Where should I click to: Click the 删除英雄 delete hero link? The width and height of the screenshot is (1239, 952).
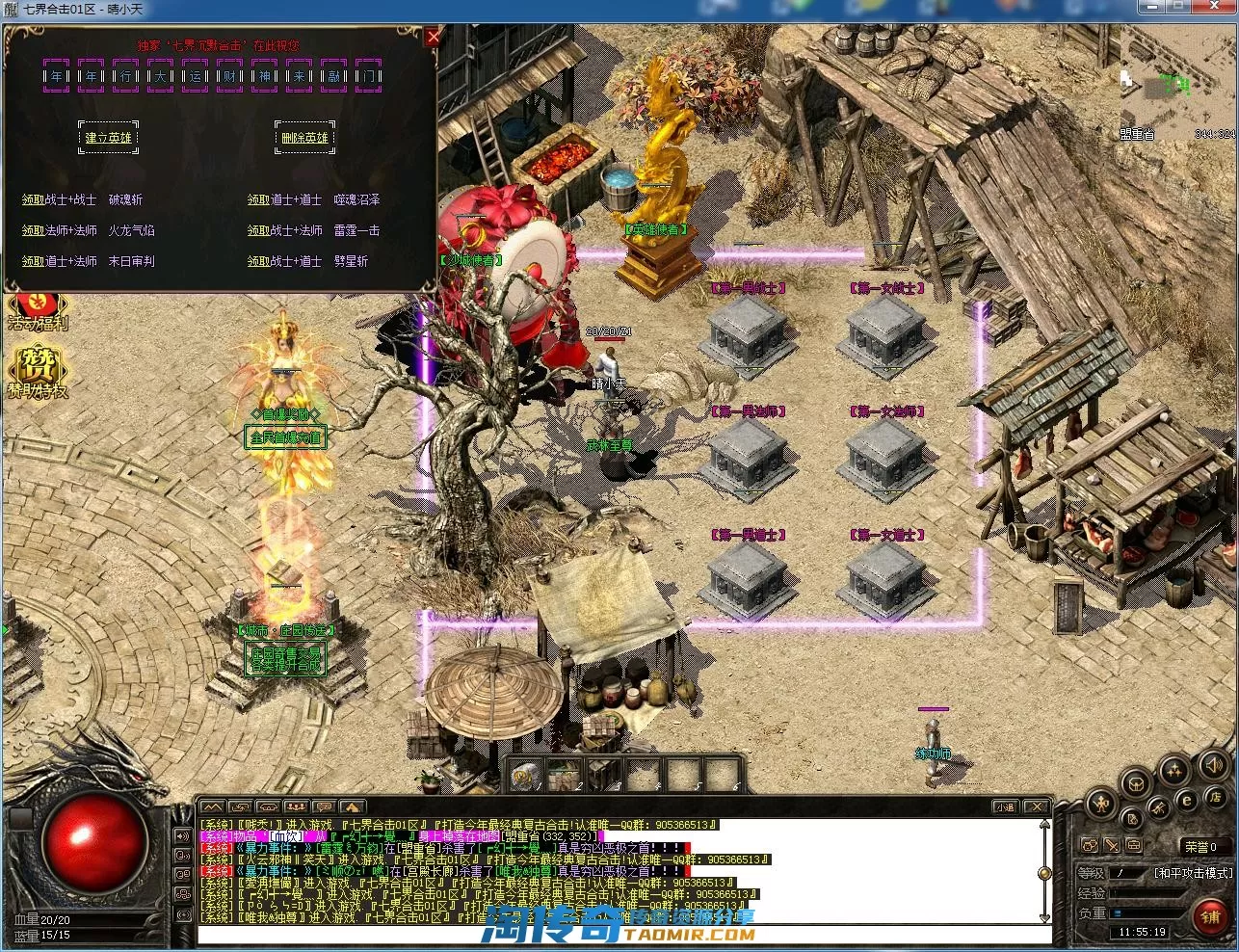304,138
